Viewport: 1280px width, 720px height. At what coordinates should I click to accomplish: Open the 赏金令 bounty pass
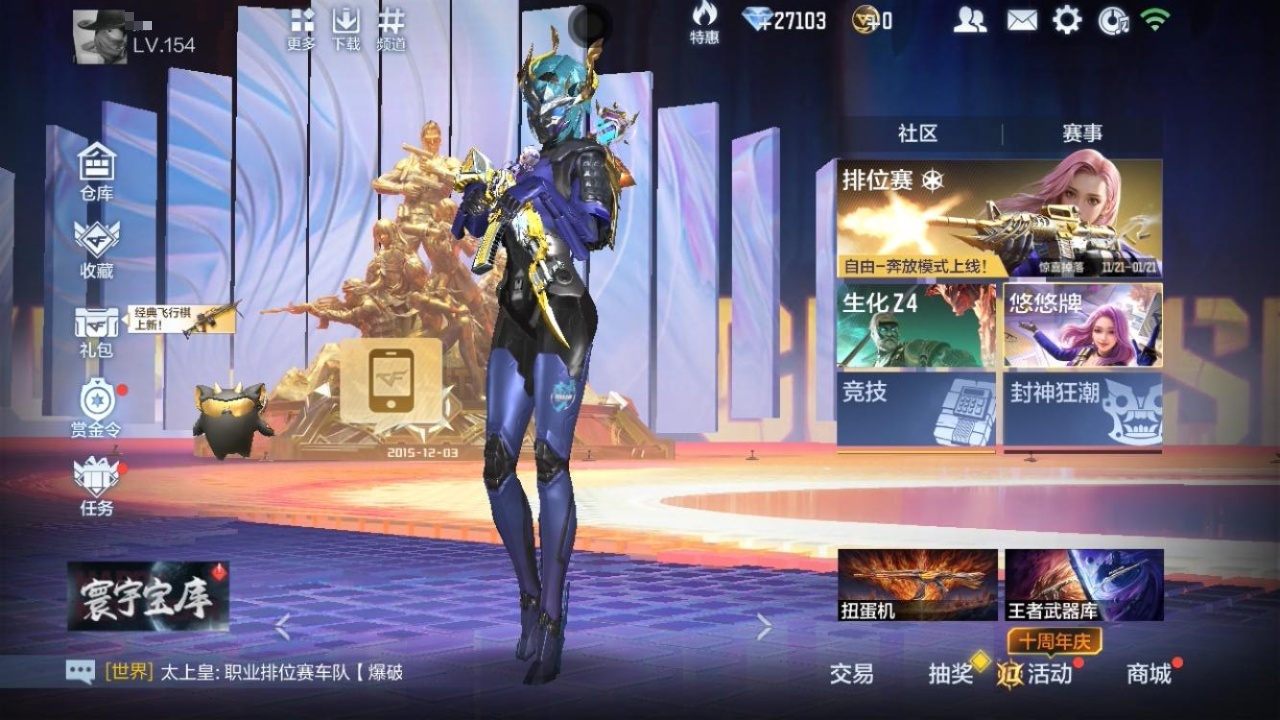97,405
